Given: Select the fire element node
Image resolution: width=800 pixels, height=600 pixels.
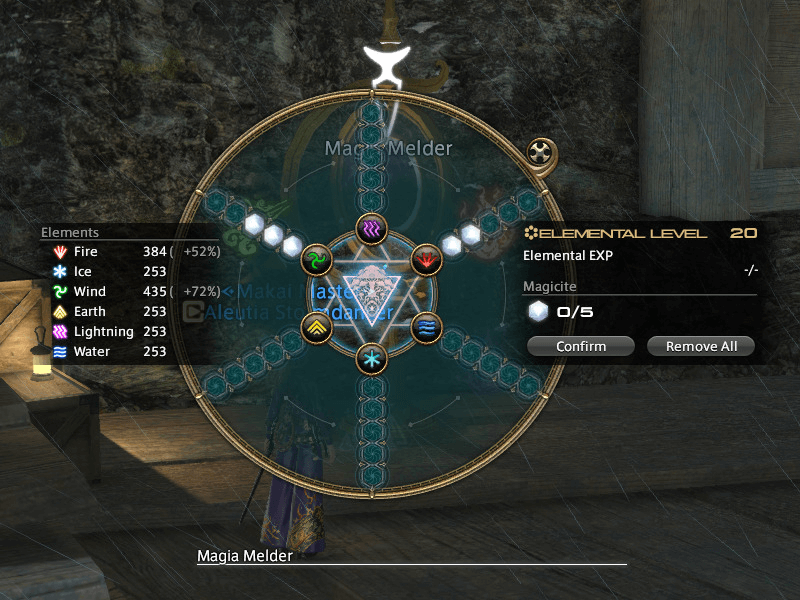Looking at the screenshot, I should click(426, 260).
